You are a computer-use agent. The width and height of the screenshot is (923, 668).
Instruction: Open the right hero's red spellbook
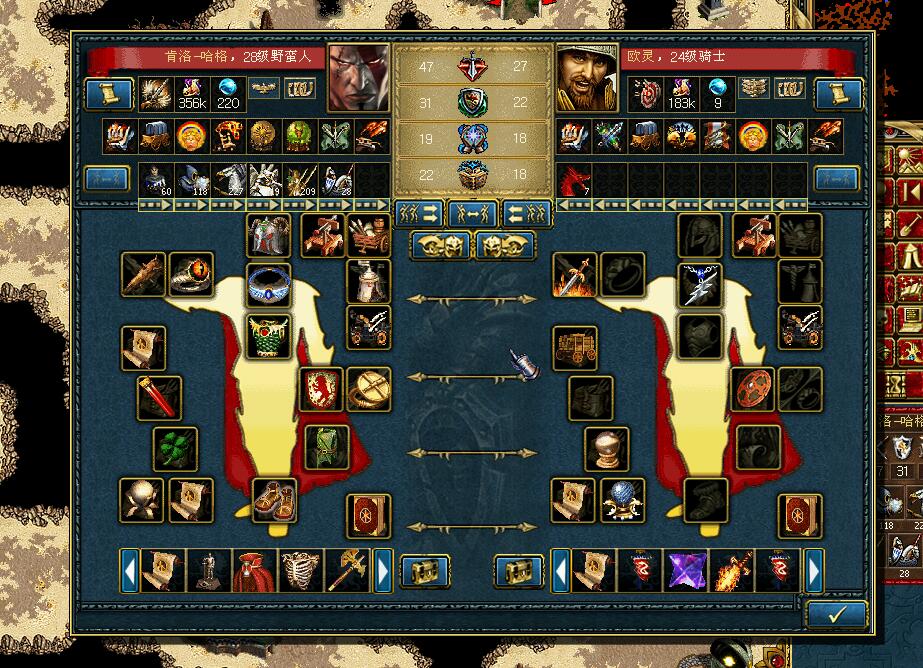[x=800, y=516]
